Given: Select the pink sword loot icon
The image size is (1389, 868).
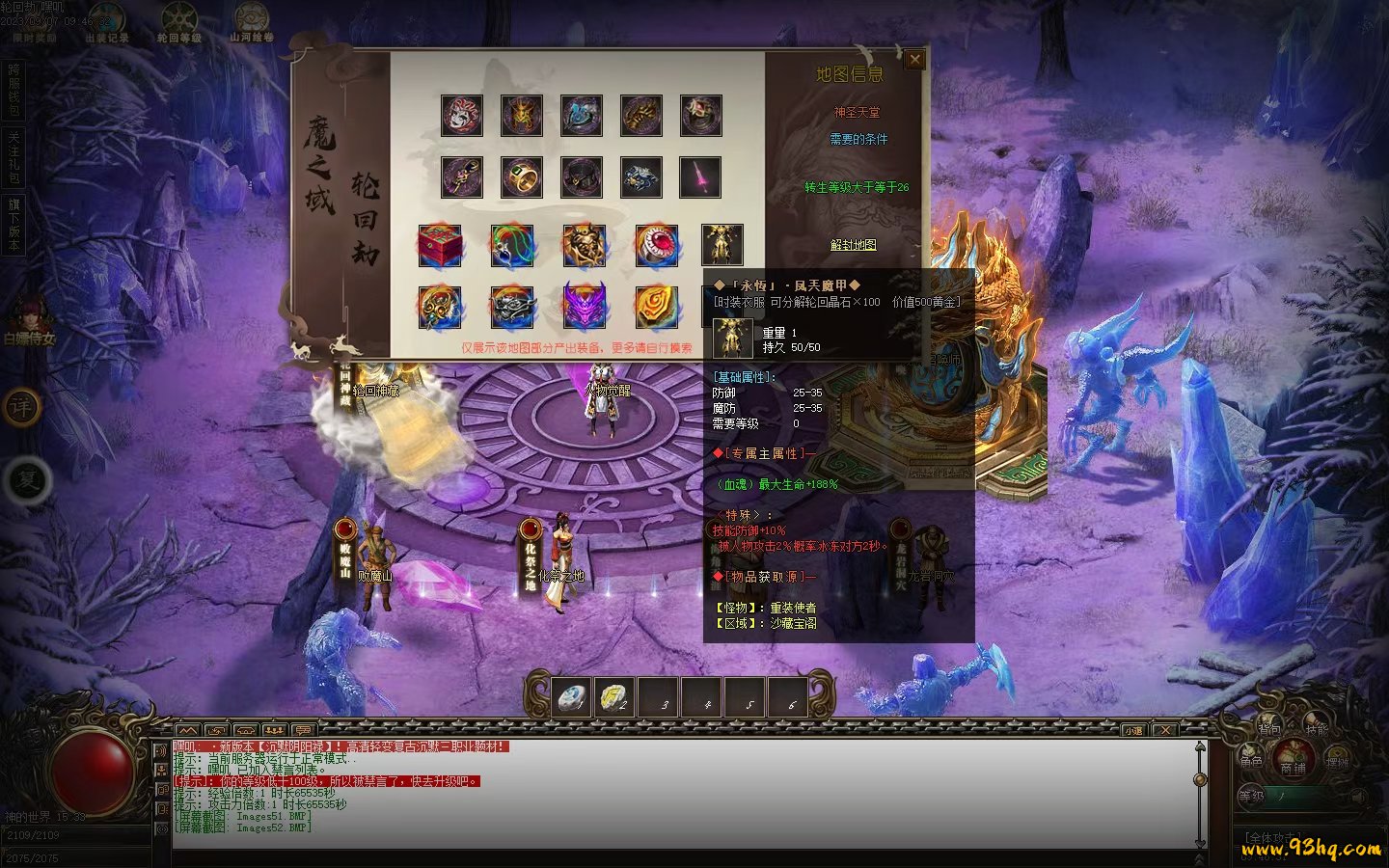Looking at the screenshot, I should coord(700,177).
